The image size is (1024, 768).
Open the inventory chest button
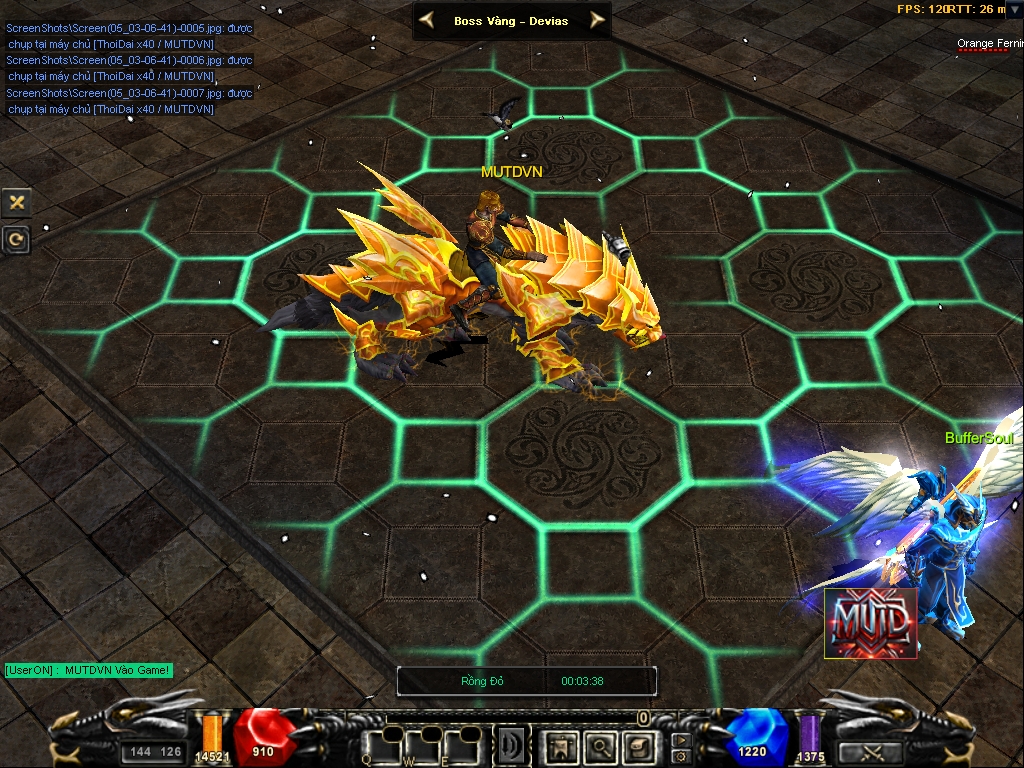tap(637, 746)
